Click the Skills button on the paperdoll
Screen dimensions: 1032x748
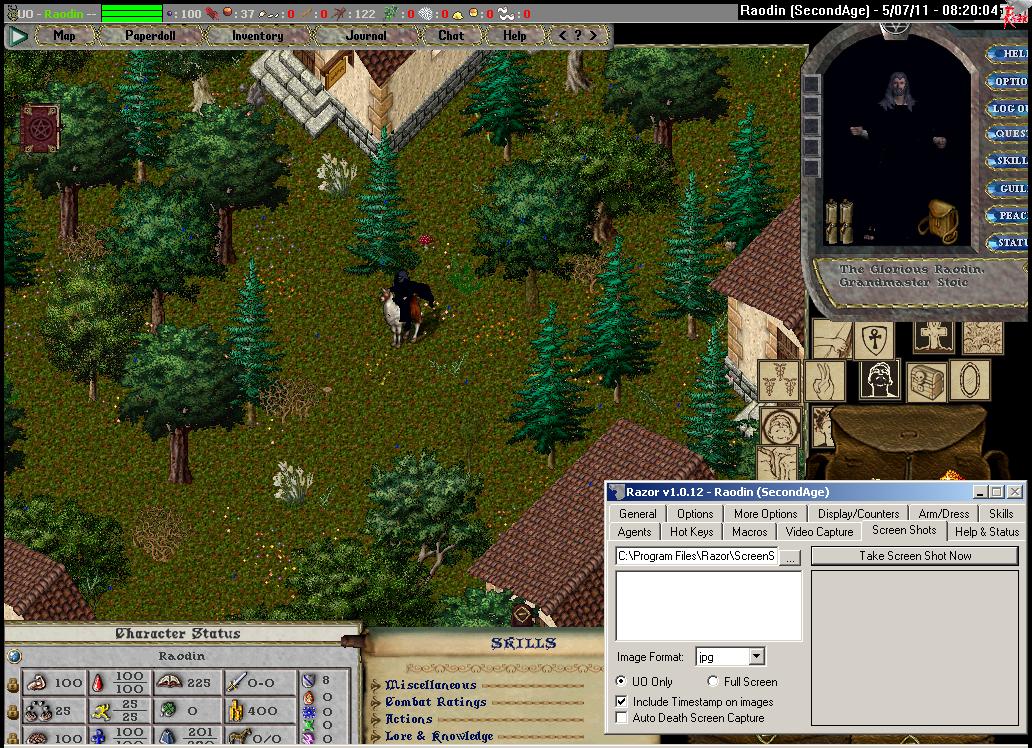point(1010,161)
